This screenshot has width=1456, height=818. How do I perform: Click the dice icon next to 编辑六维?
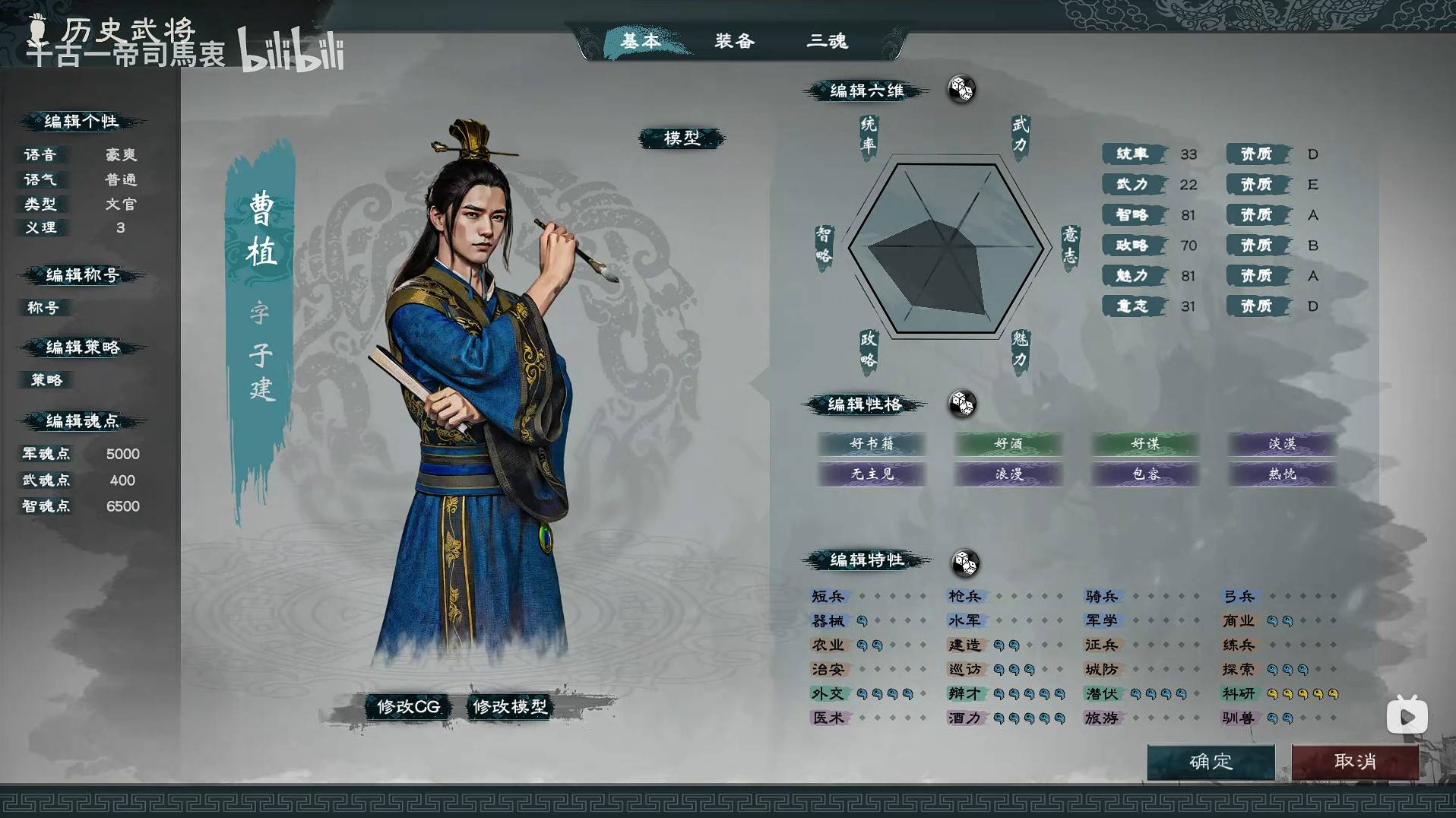[961, 89]
